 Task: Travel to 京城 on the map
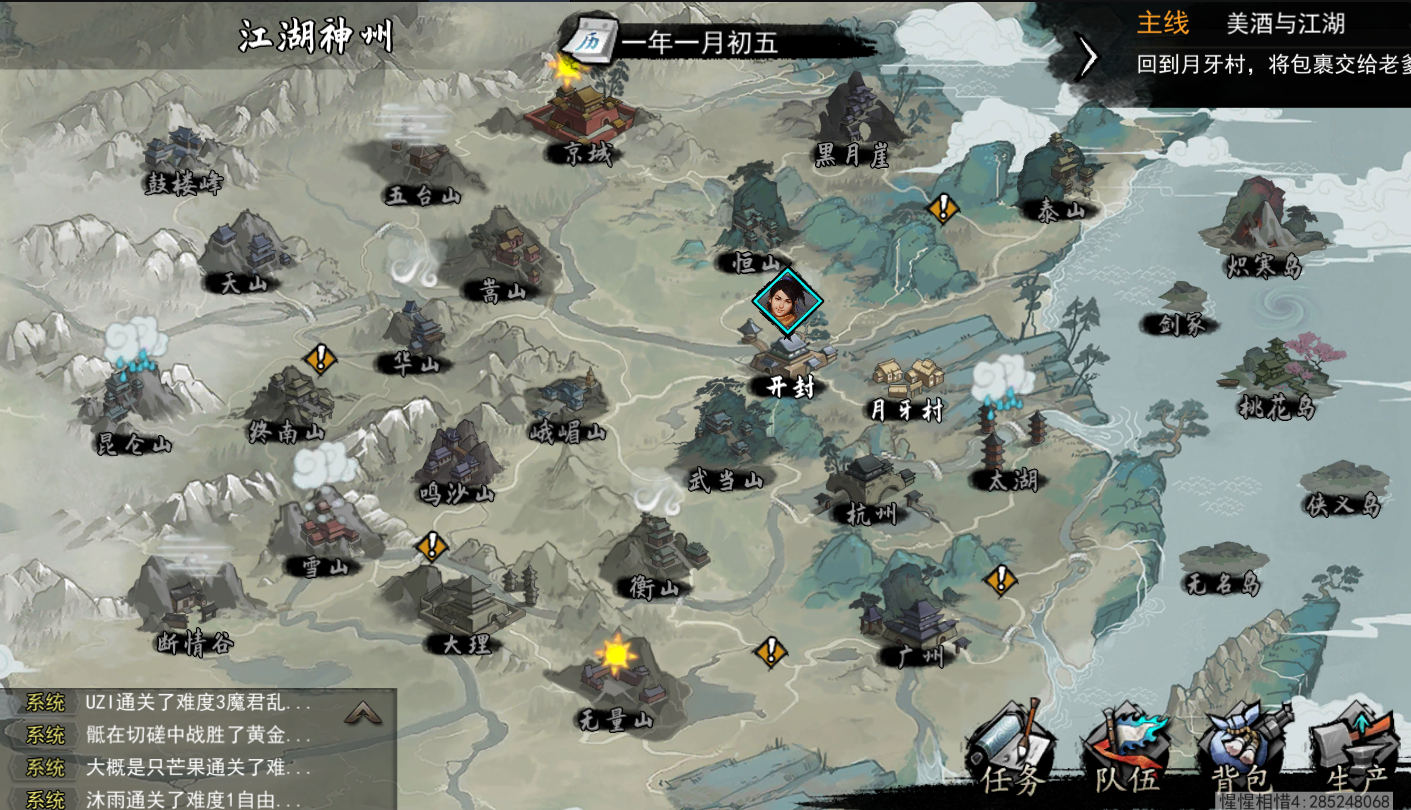[580, 118]
